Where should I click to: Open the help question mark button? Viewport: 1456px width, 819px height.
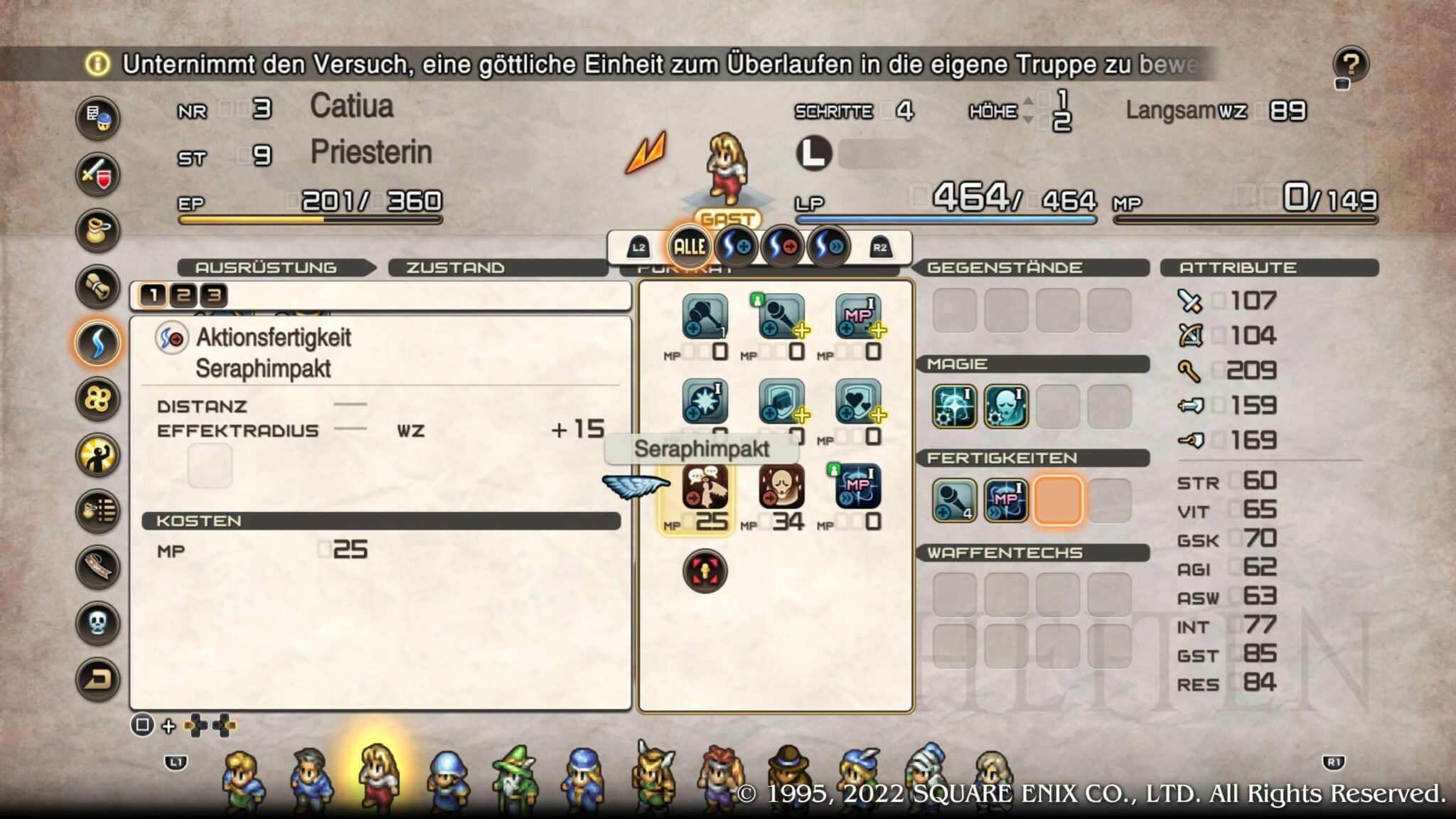[x=1351, y=65]
